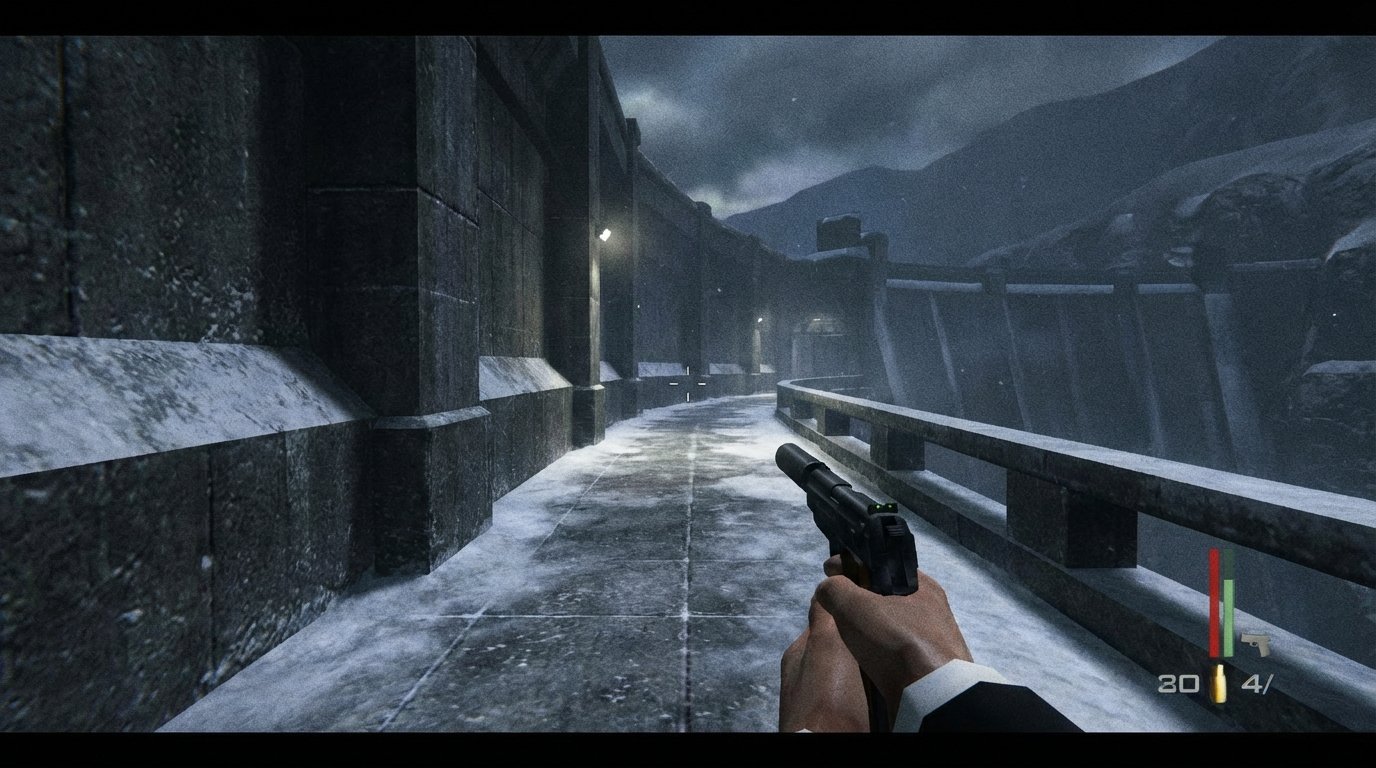
Task: Click the crosshair in the center of screen
Action: [688, 384]
